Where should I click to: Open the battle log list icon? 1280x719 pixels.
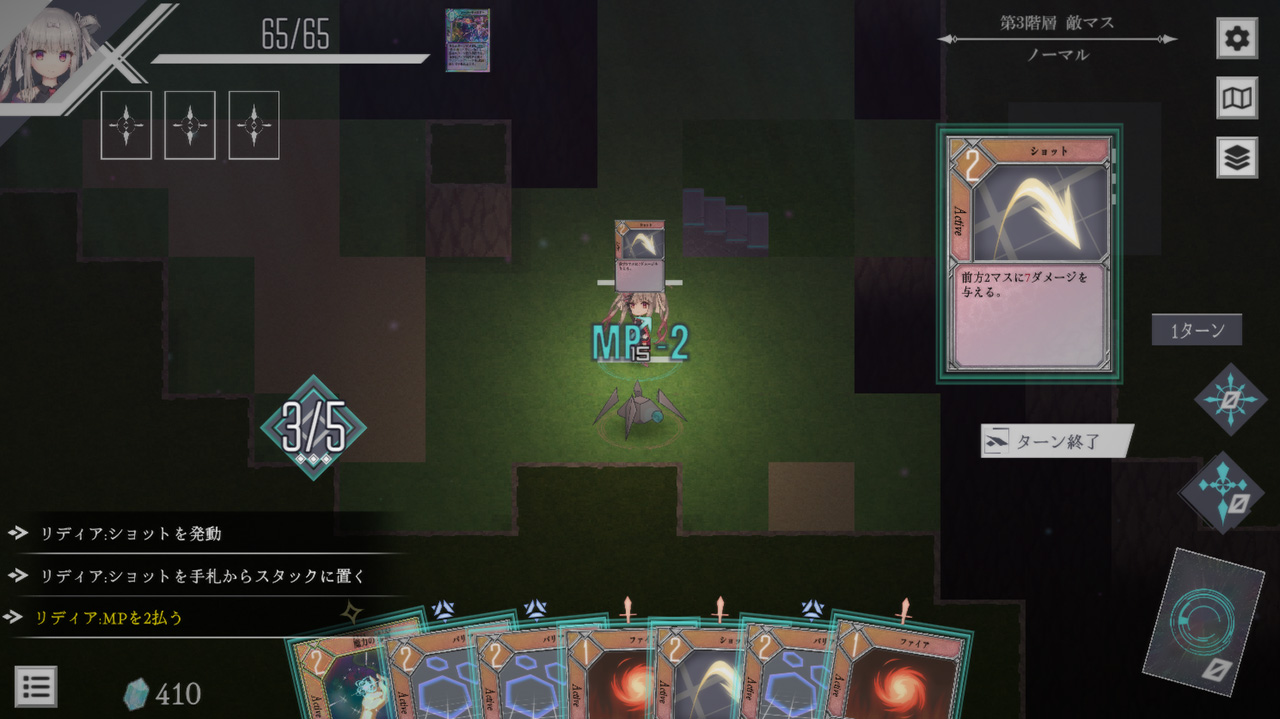[36, 687]
